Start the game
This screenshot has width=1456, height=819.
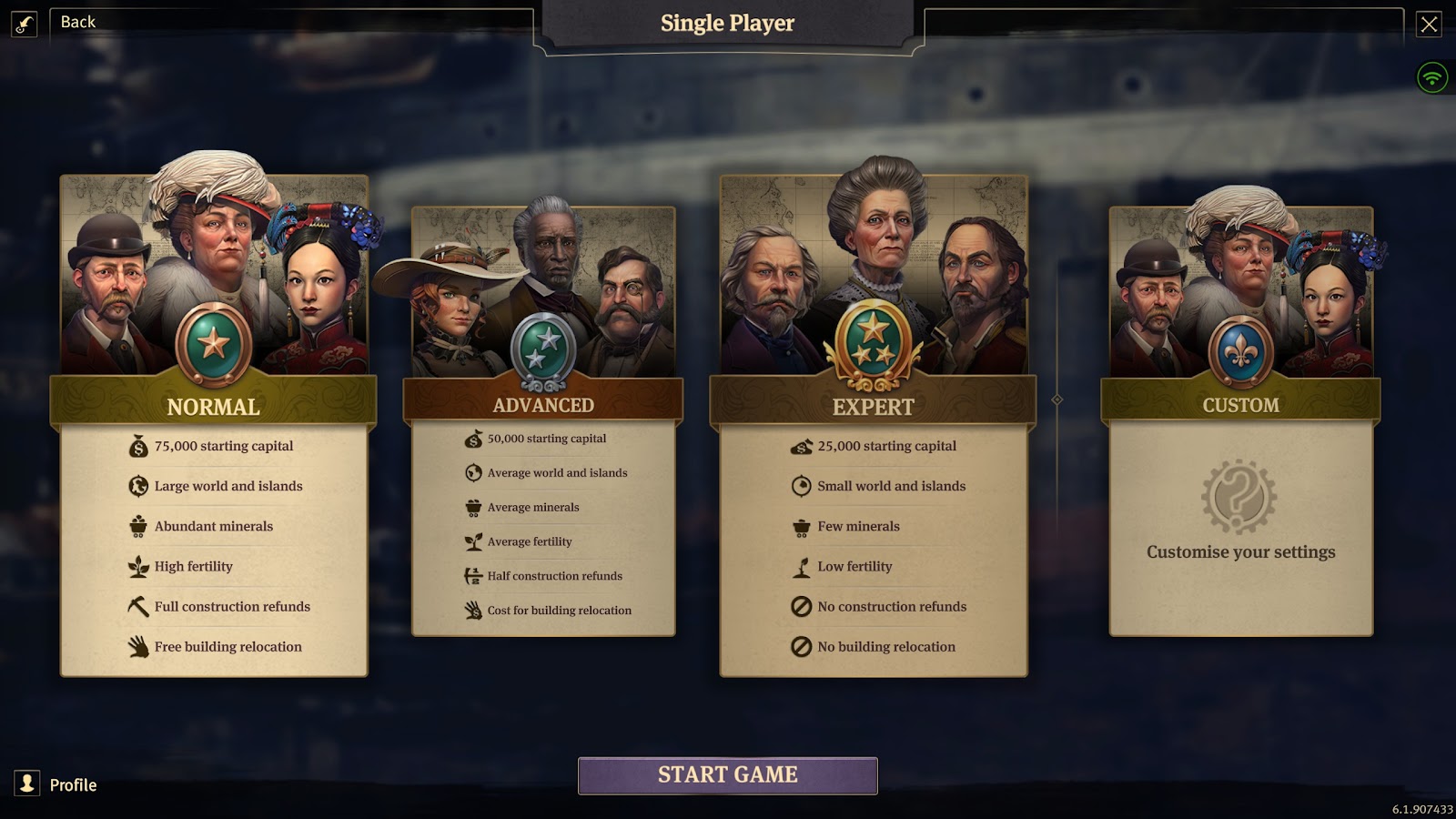(x=727, y=775)
